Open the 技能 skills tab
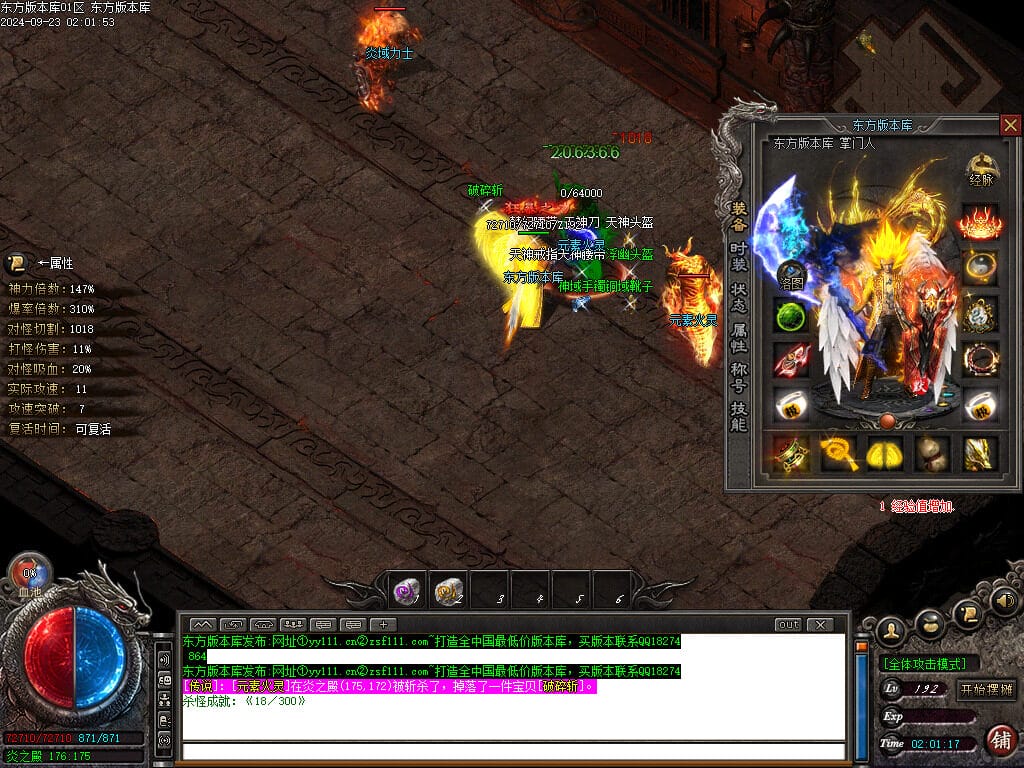This screenshot has height=768, width=1024. pos(738,416)
